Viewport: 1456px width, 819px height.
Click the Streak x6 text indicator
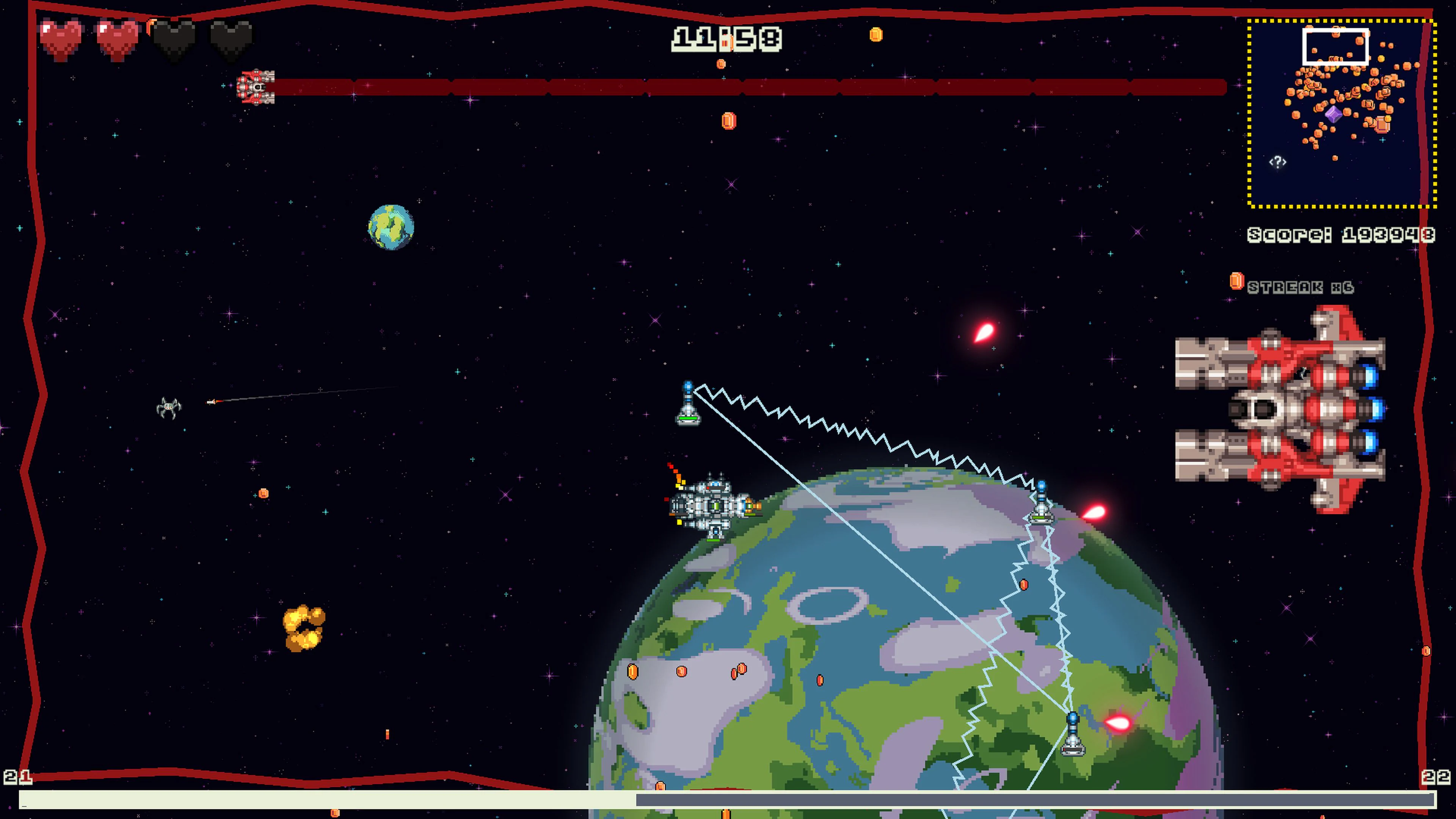point(1300,288)
